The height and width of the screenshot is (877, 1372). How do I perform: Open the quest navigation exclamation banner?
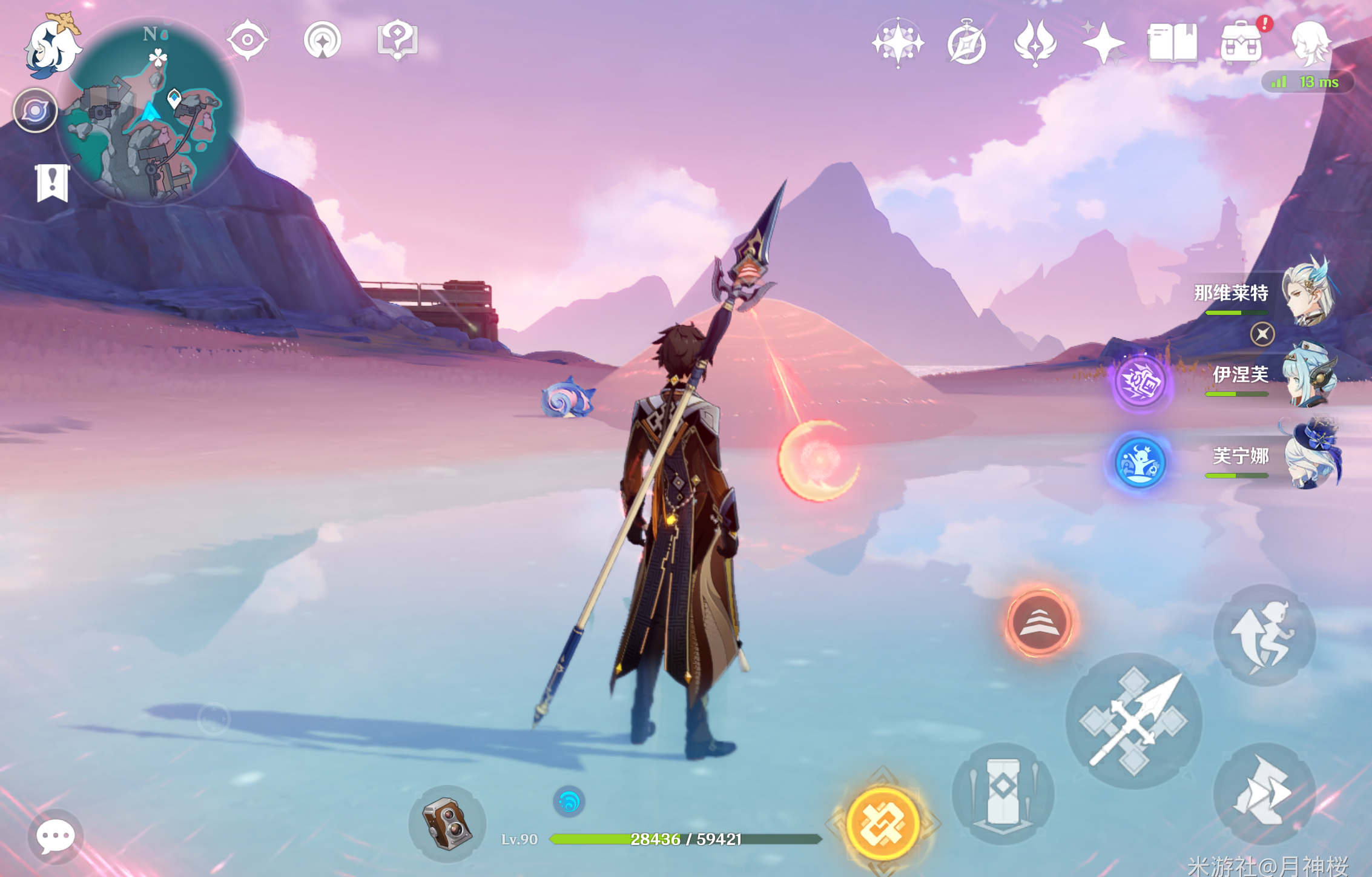pos(52,182)
